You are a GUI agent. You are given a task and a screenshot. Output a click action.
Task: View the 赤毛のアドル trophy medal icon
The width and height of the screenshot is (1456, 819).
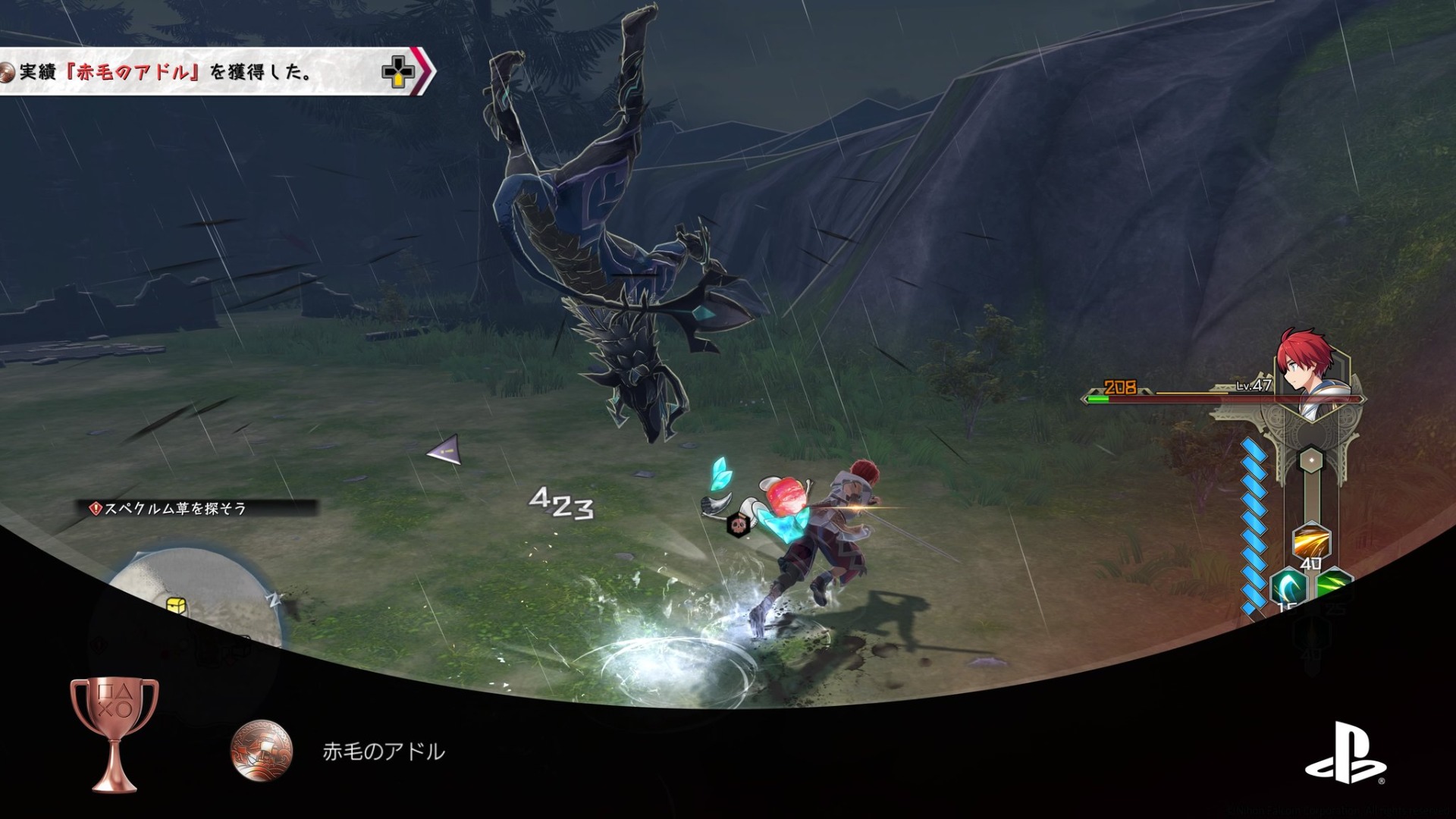(x=262, y=751)
